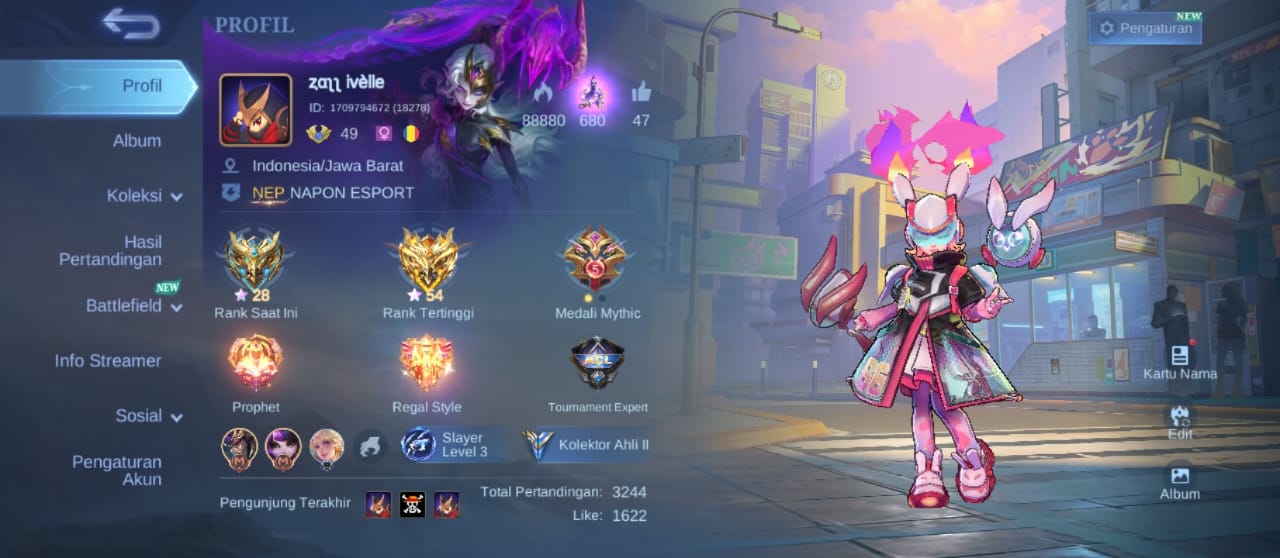Expand the Sosial menu
Screen dimensions: 1280x558
point(148,416)
